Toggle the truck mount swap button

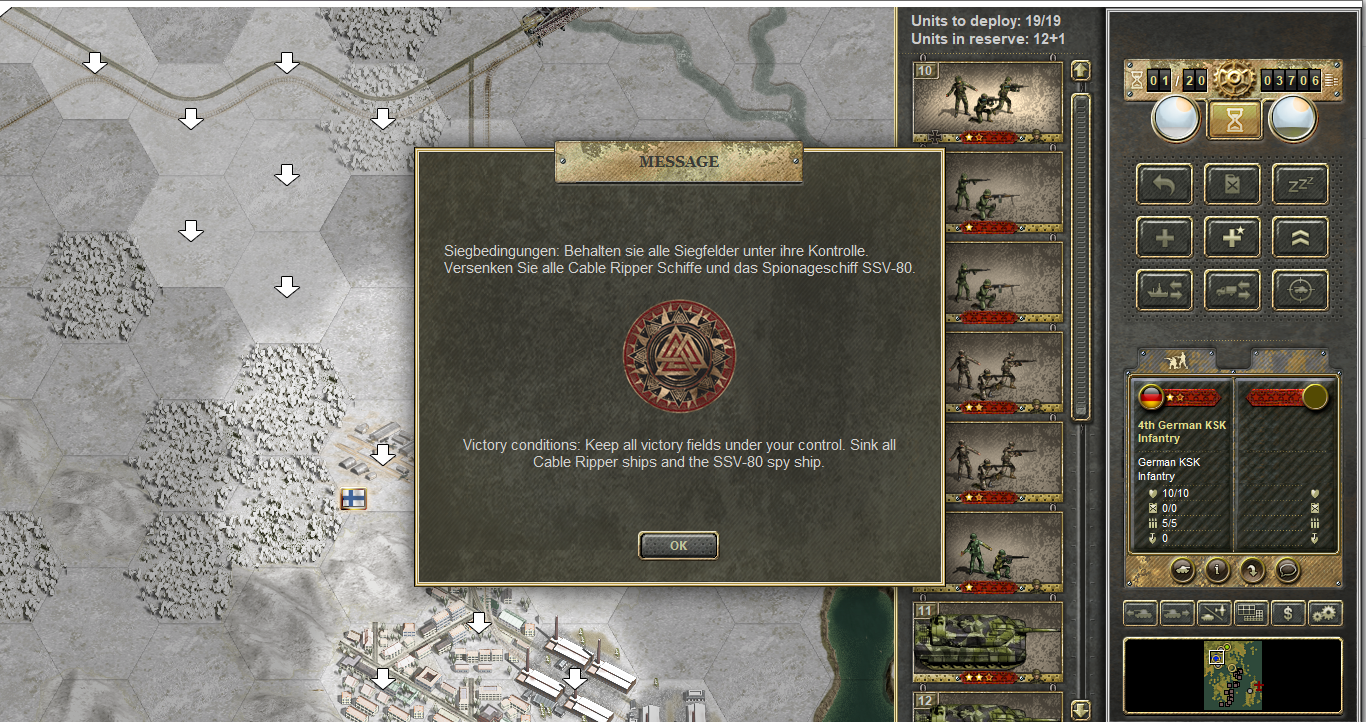click(x=1232, y=291)
